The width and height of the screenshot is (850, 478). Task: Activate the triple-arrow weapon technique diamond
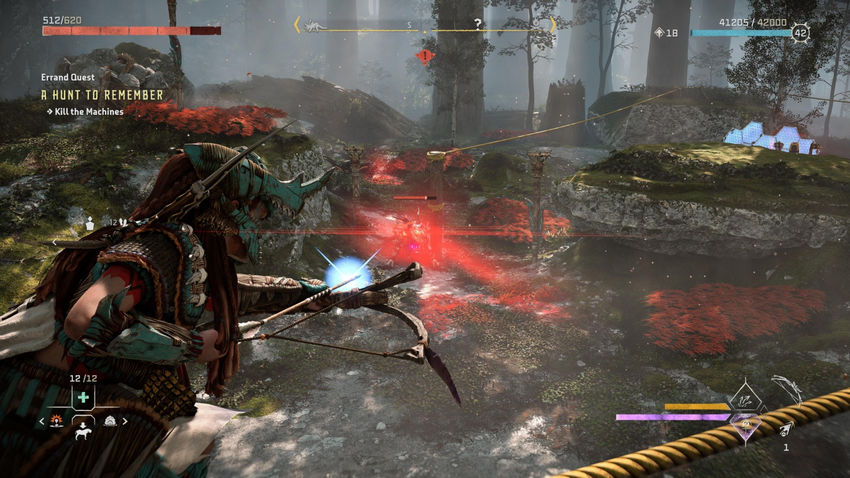(746, 400)
